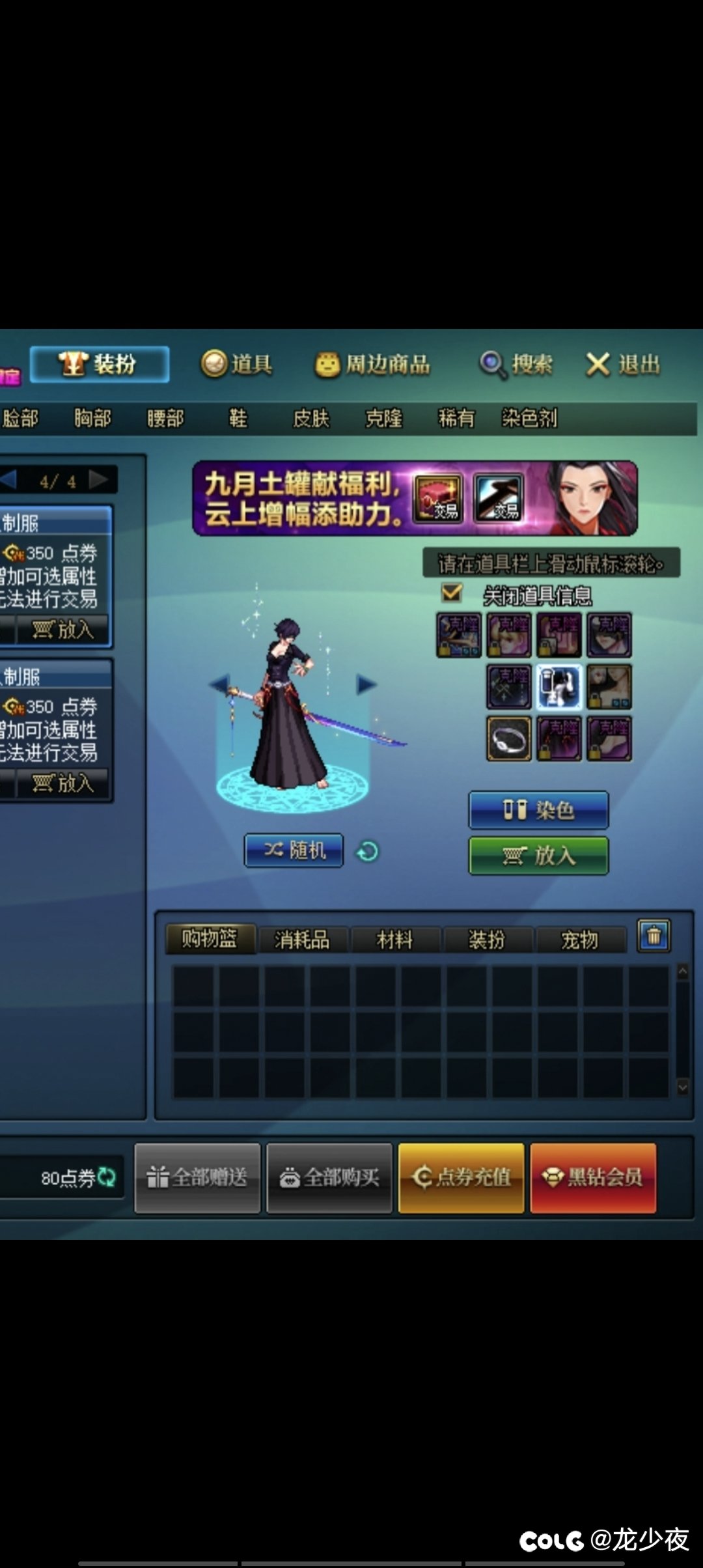Select the ring accessory equipment slot

point(509,739)
